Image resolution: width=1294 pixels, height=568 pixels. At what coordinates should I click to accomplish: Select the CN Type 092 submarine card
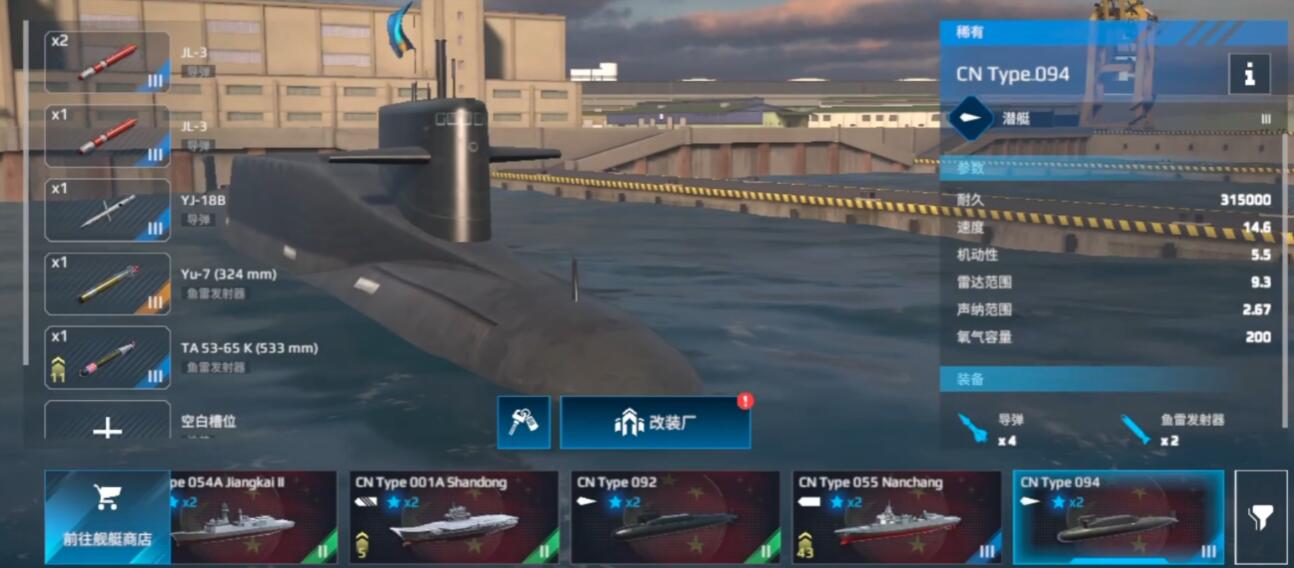[x=675, y=517]
